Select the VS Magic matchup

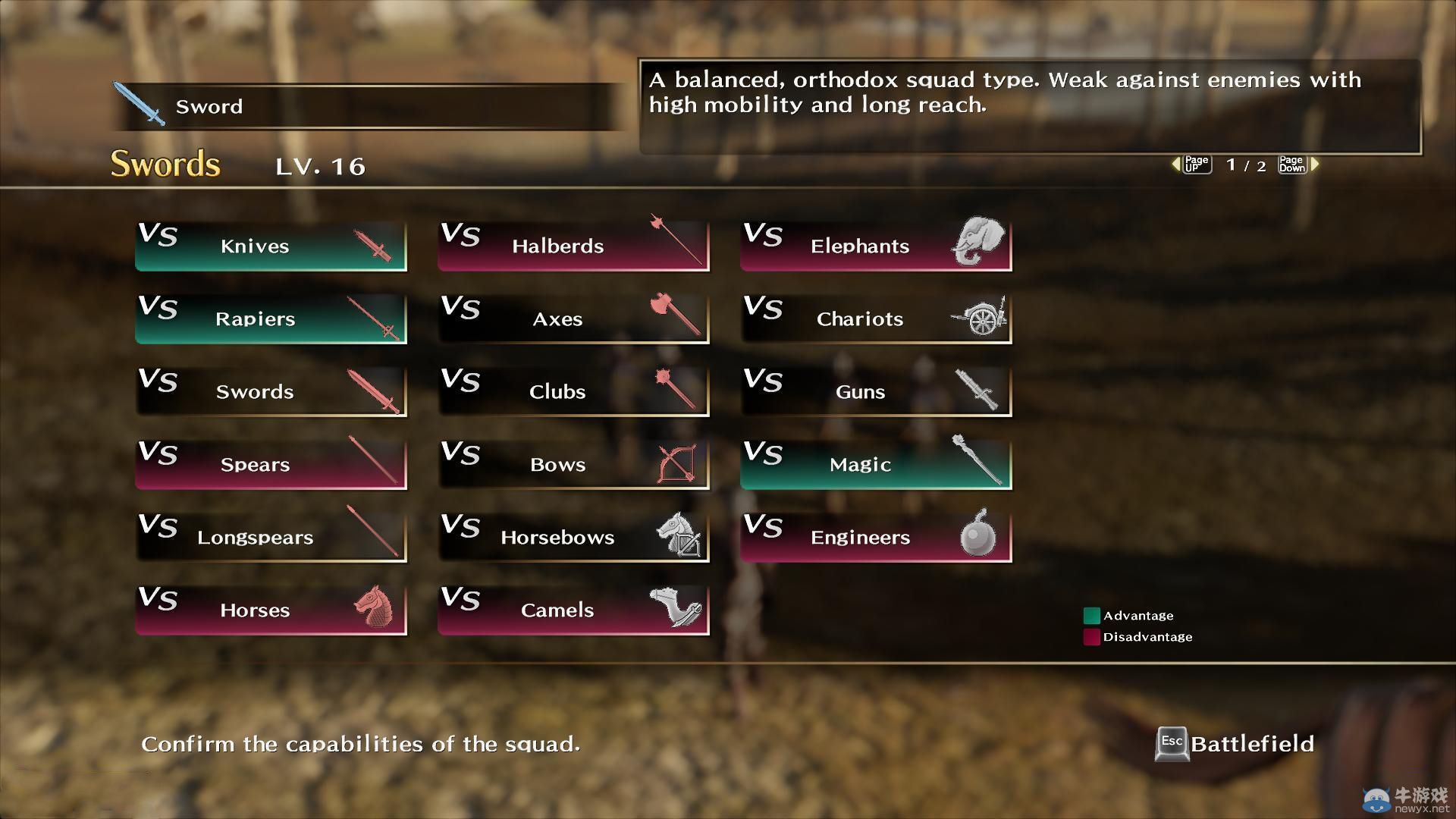pyautogui.click(x=876, y=464)
